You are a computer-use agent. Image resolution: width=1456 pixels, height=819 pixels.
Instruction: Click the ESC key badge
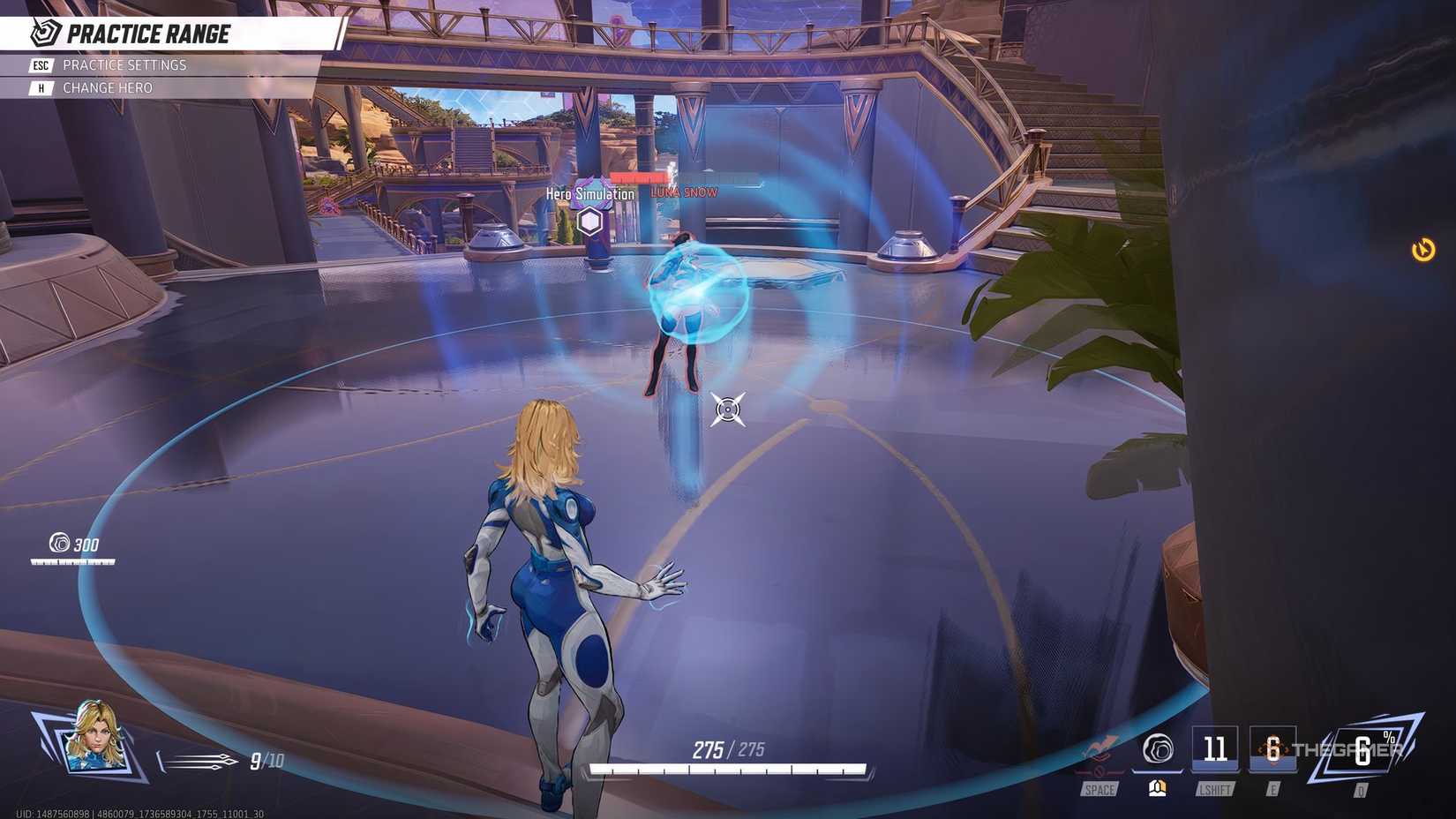point(39,64)
